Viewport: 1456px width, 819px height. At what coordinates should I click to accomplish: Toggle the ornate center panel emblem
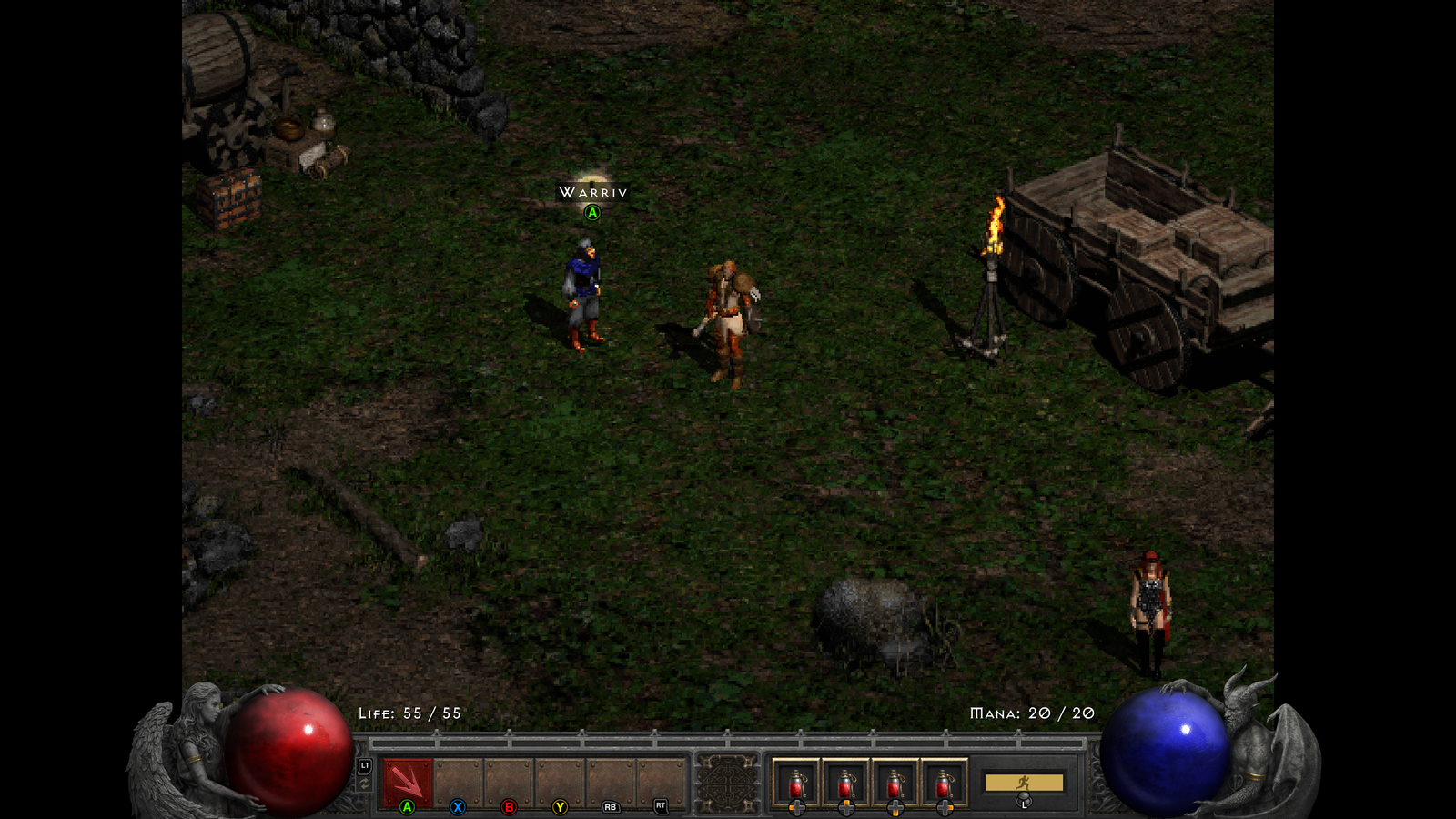click(x=728, y=781)
